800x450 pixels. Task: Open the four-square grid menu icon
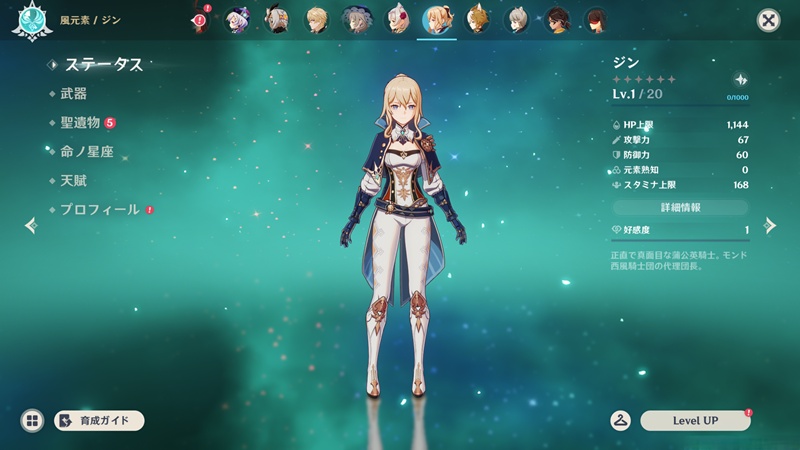coord(32,421)
